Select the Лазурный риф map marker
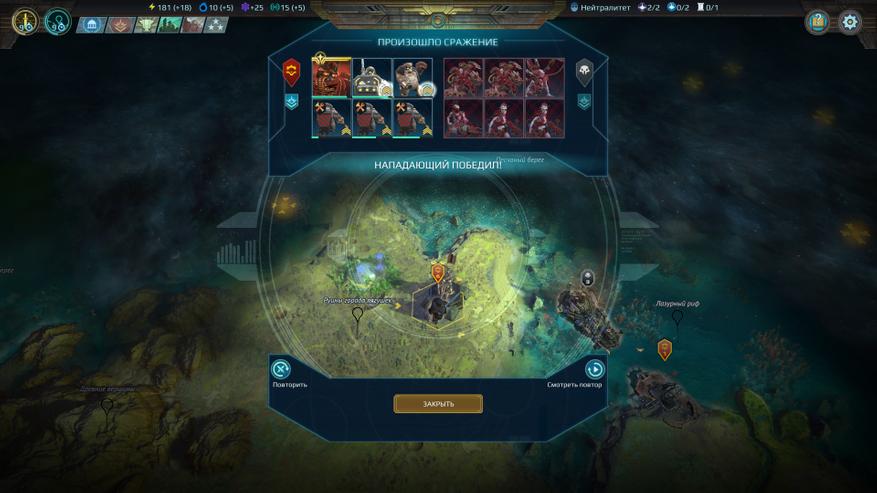This screenshot has height=493, width=877. (x=677, y=318)
